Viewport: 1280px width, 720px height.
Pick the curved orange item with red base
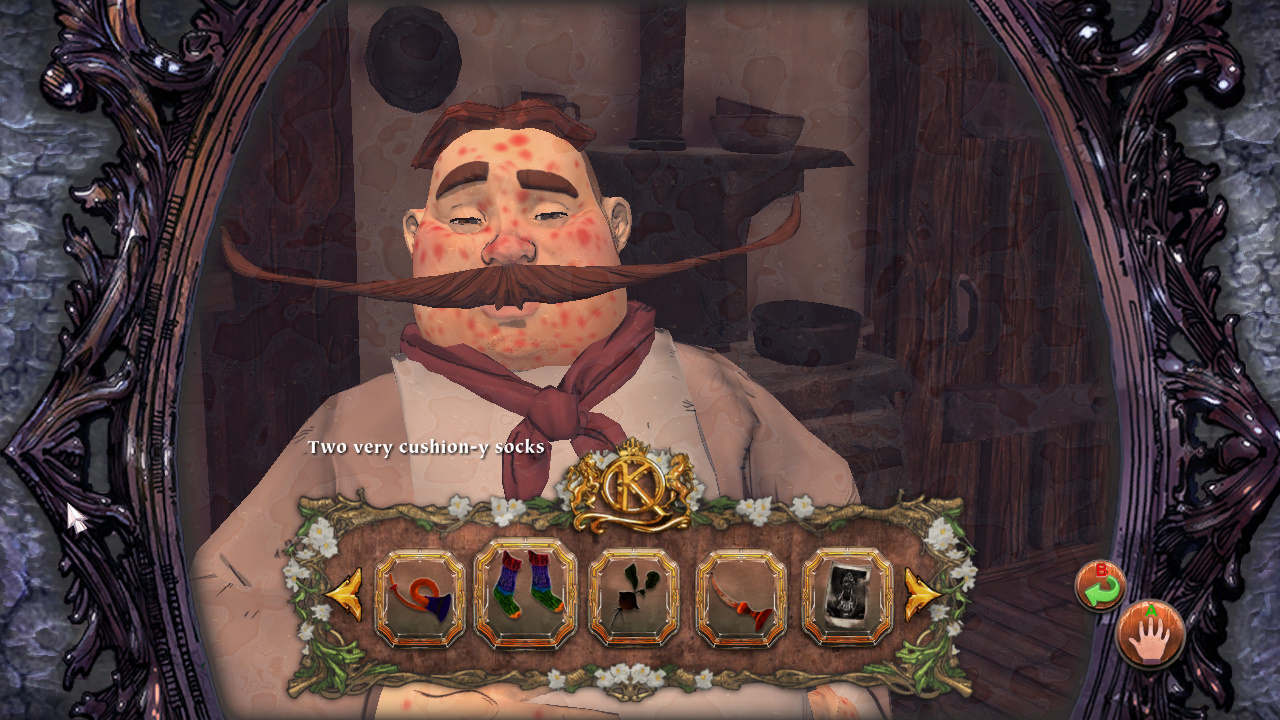click(741, 598)
